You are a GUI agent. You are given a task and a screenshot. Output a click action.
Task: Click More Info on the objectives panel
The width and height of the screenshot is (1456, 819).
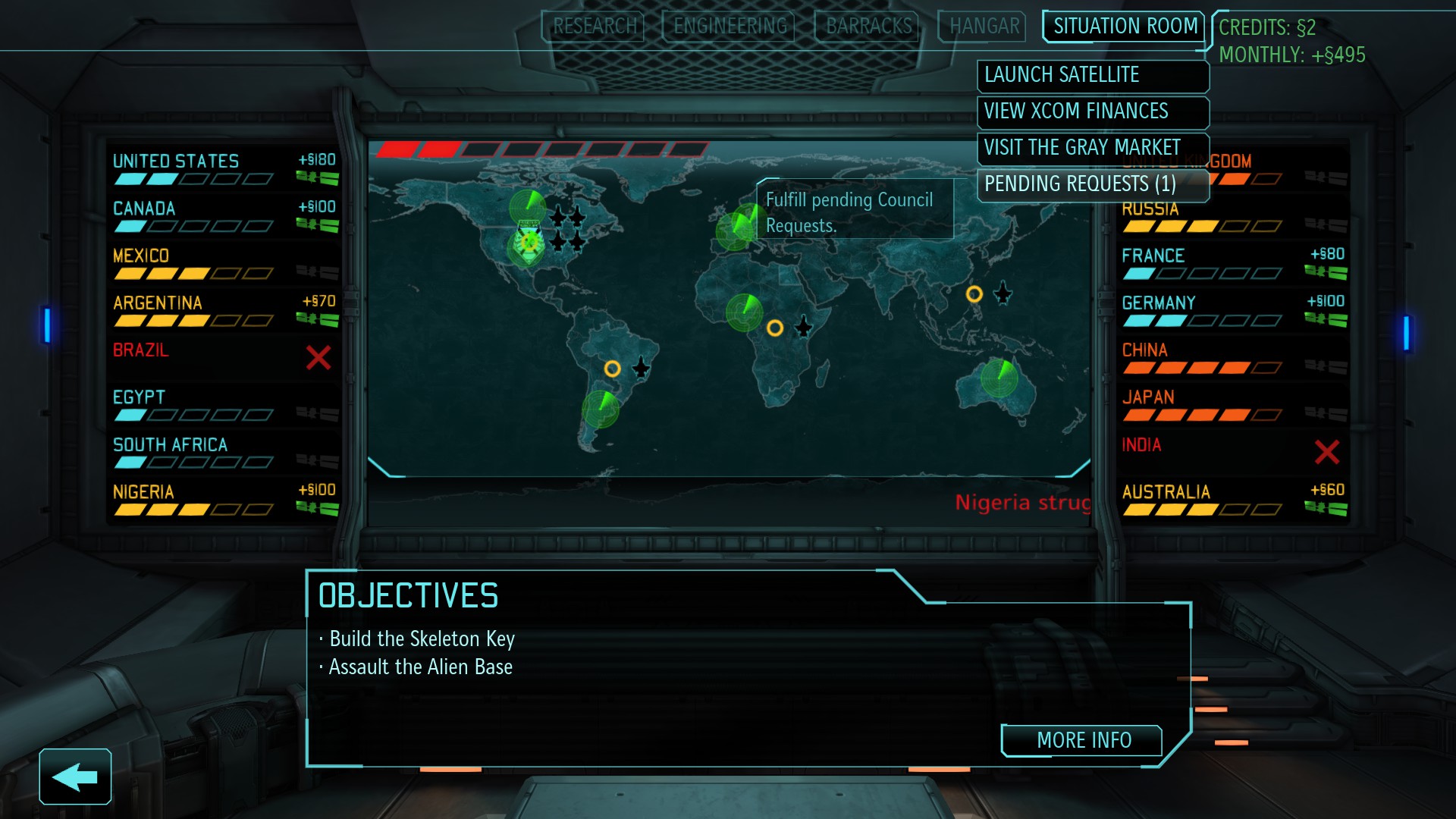pos(1082,741)
